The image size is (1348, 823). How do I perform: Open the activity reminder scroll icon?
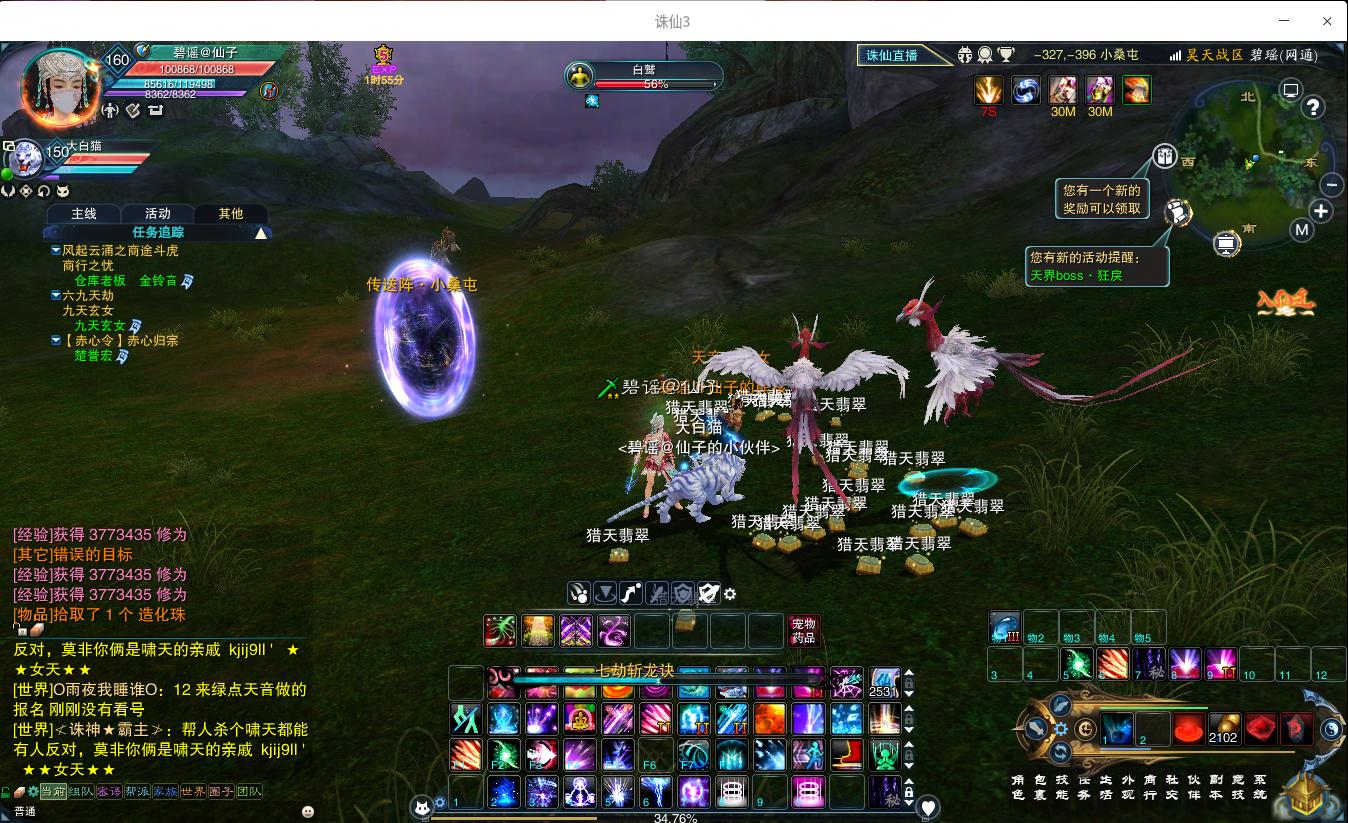(1179, 211)
